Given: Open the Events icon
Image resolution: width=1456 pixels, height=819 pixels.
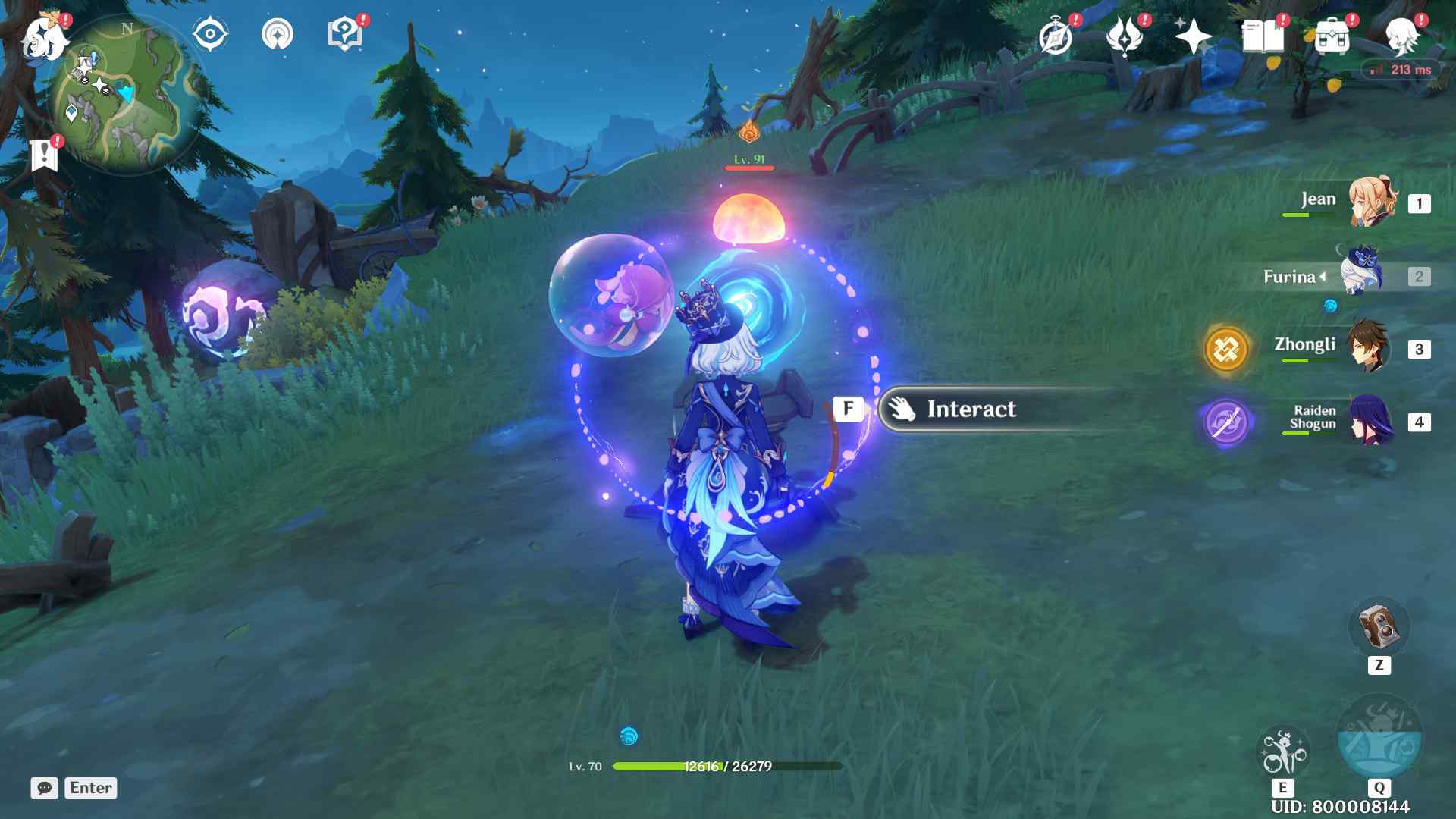Looking at the screenshot, I should coord(1124,36).
